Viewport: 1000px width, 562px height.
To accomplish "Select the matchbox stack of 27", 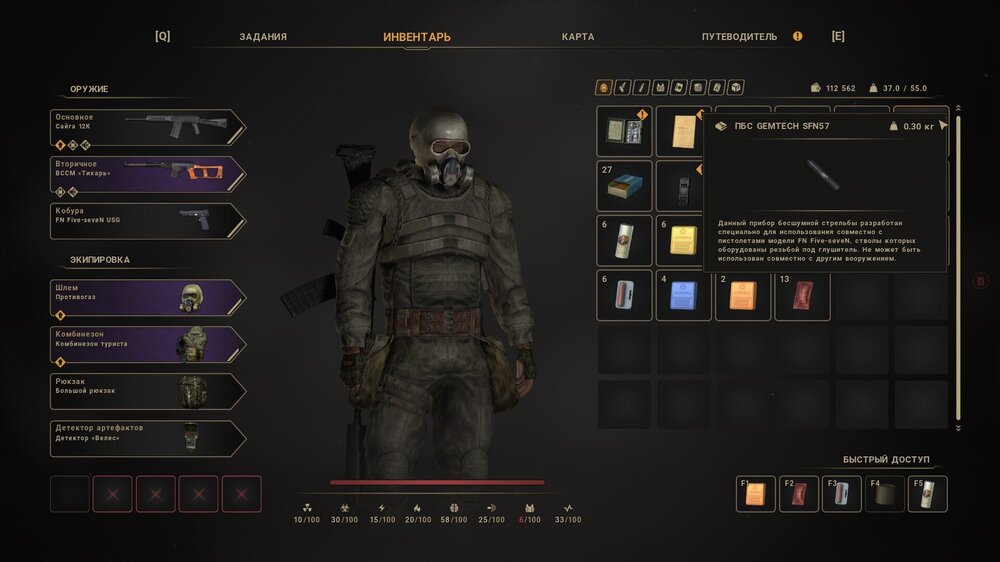I will pos(625,186).
